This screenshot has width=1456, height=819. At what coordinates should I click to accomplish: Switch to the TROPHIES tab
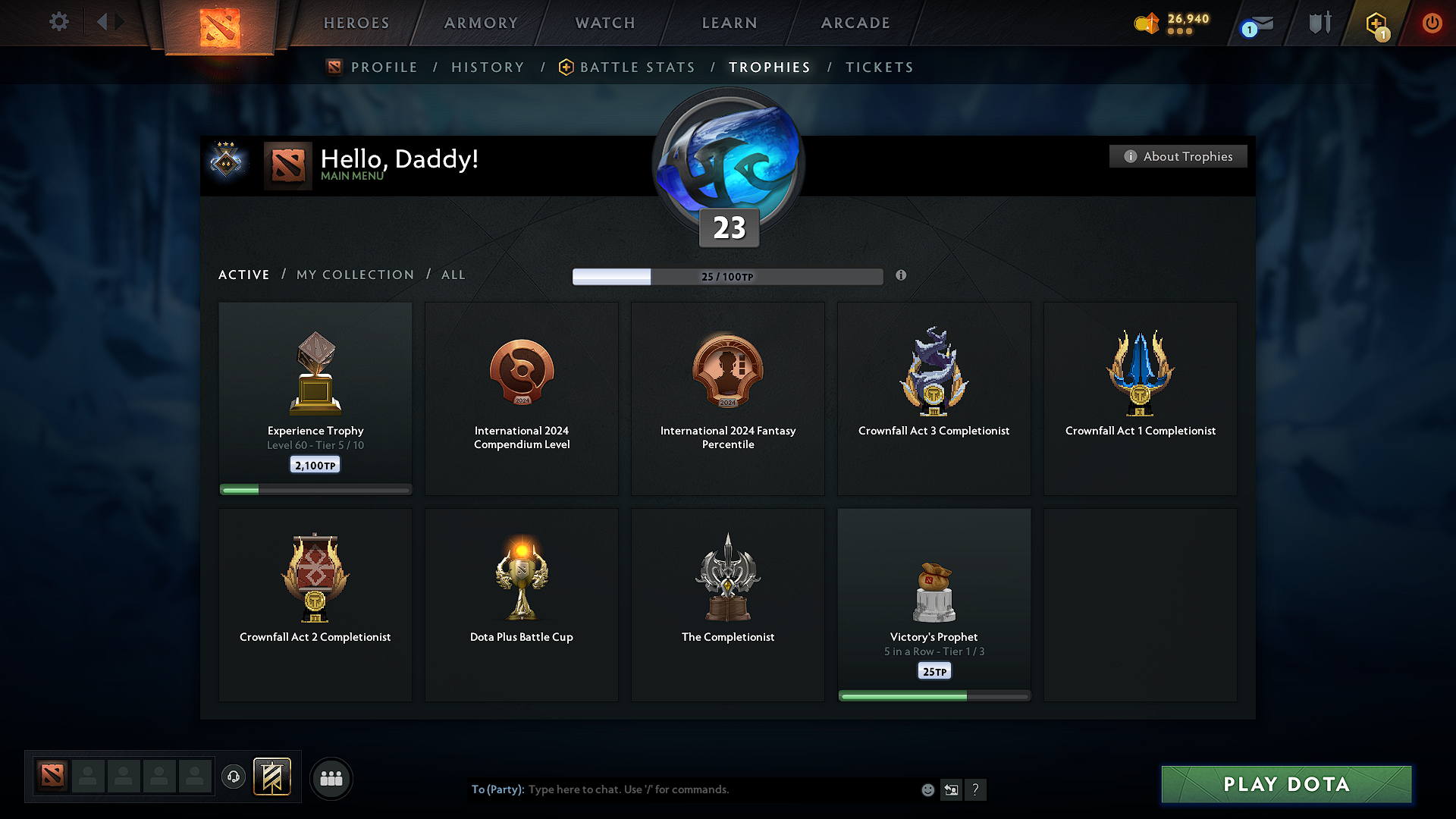click(769, 67)
